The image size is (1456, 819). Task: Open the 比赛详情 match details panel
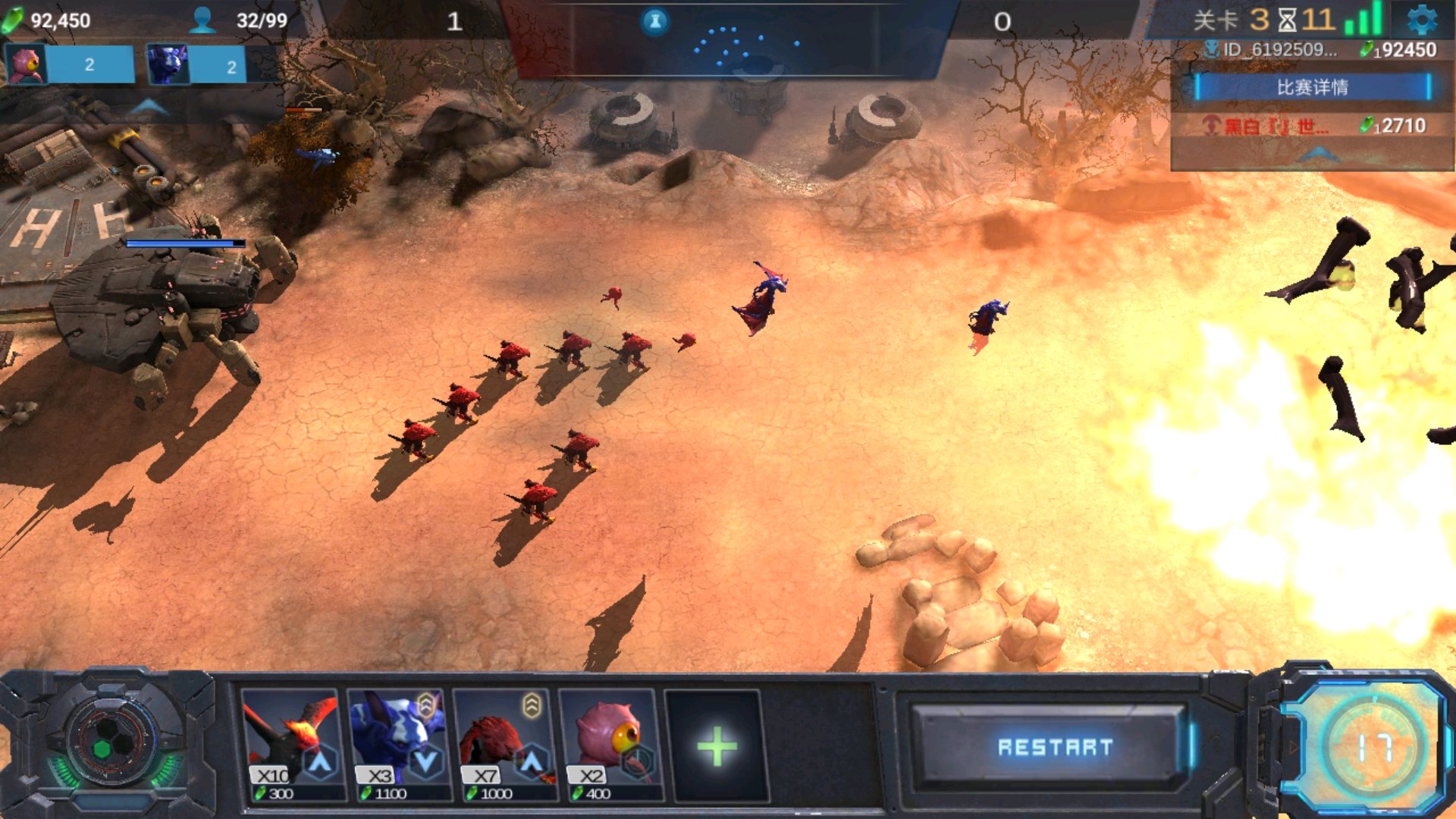(1312, 87)
